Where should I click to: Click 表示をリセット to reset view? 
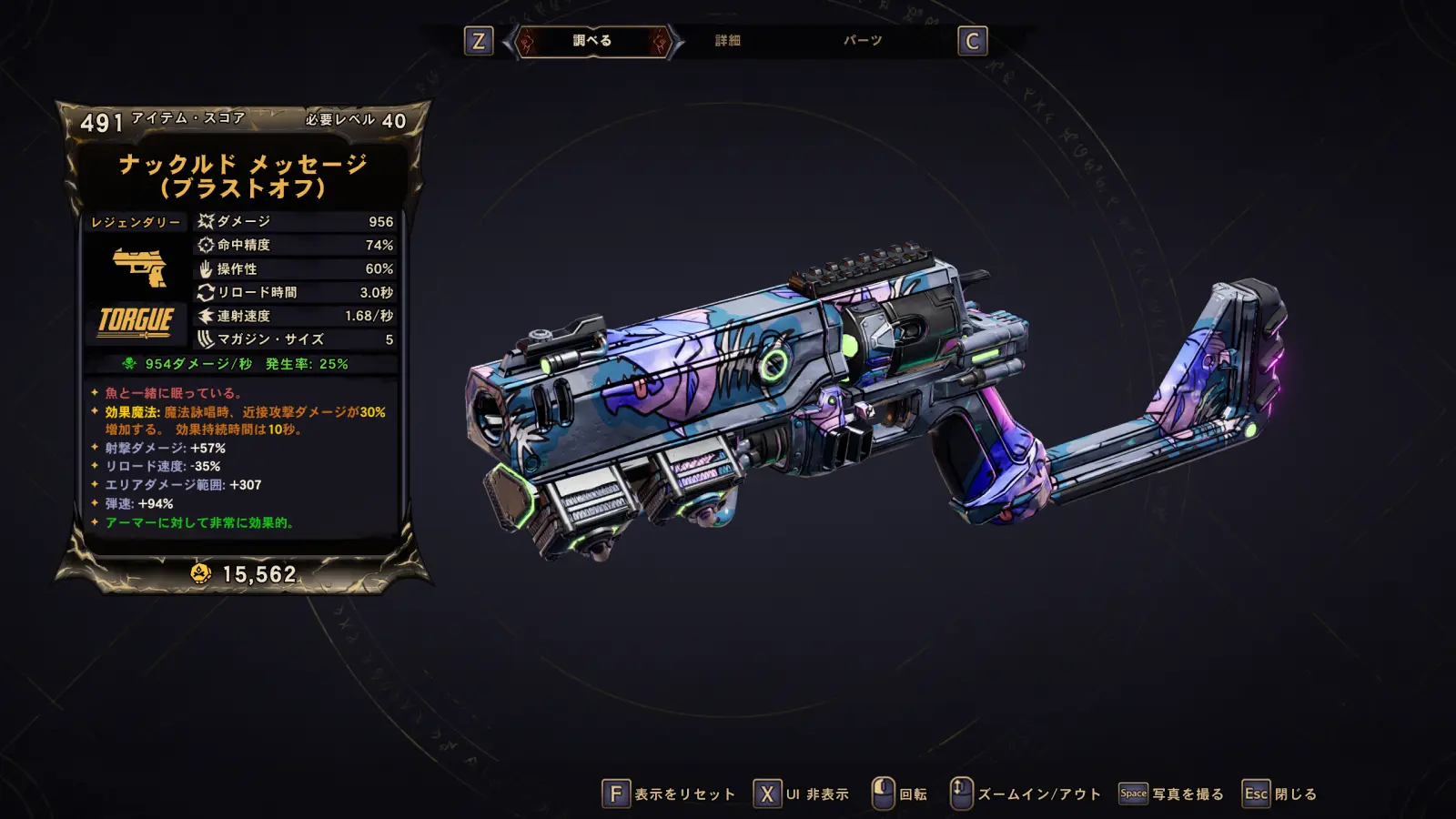[670, 794]
